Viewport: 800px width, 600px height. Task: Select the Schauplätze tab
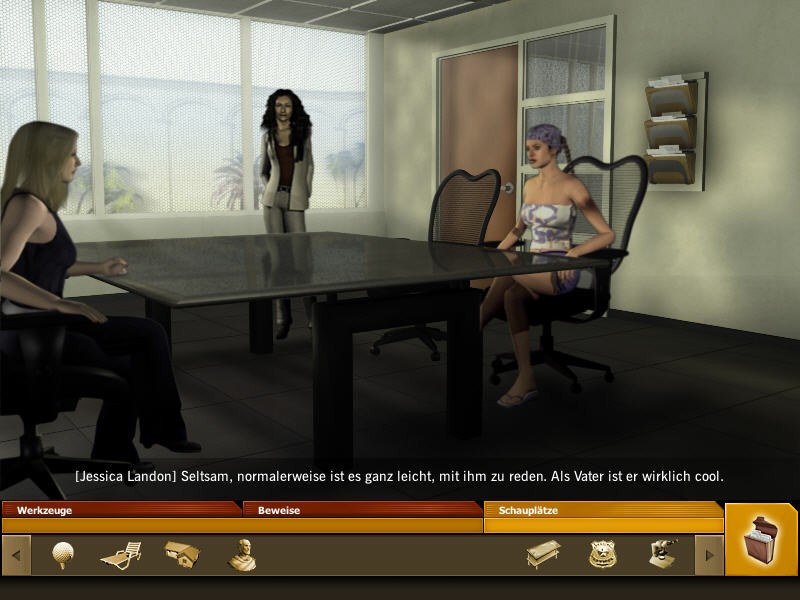(x=603, y=510)
